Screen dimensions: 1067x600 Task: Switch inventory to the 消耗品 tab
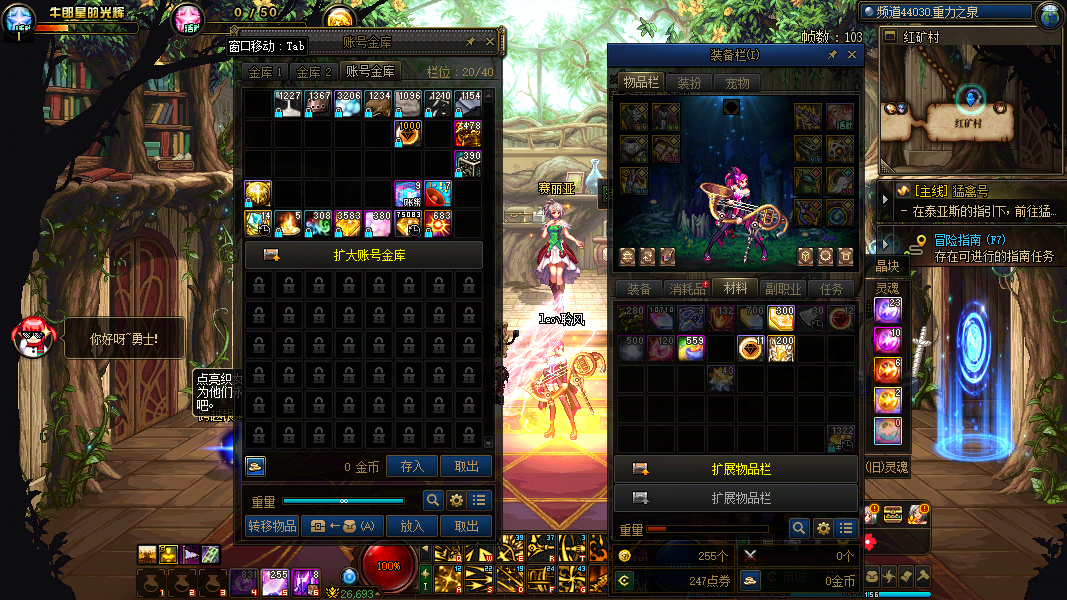pyautogui.click(x=686, y=289)
